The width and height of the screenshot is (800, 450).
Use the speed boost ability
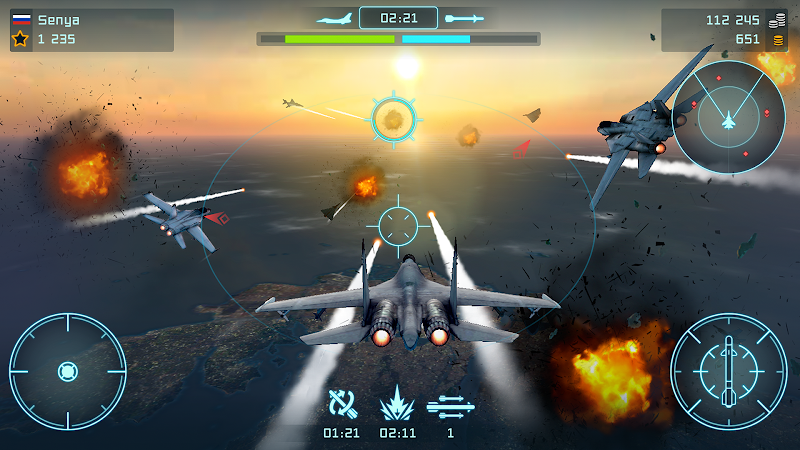coord(450,405)
